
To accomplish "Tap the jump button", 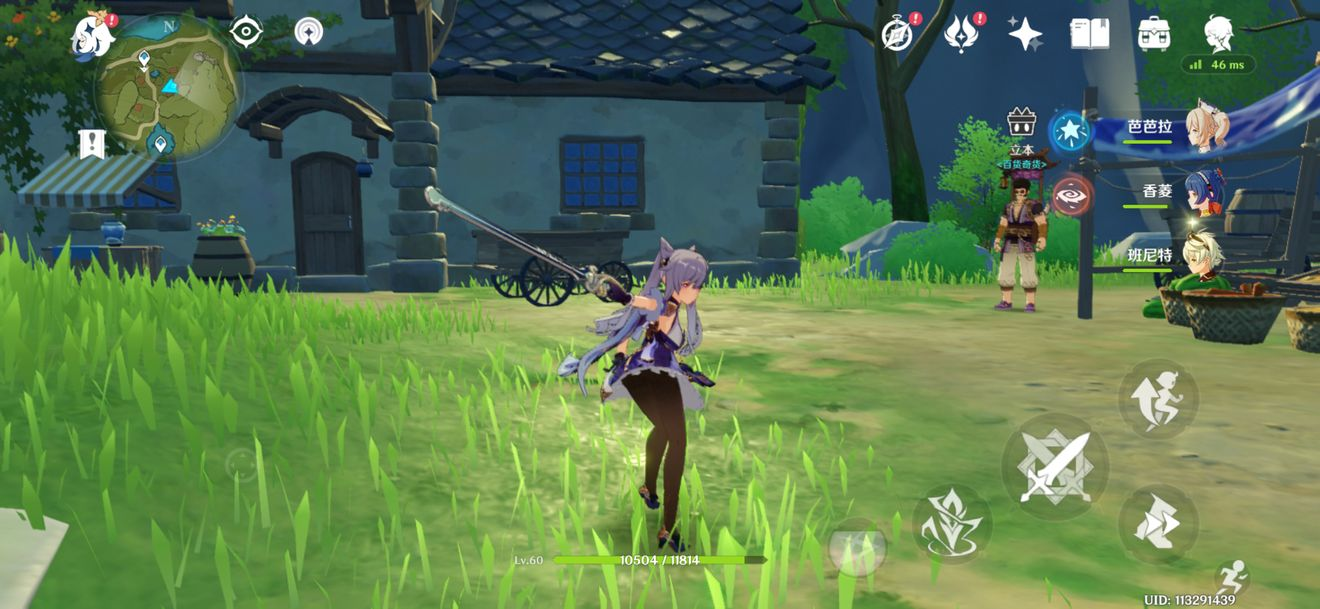I will coord(1158,398).
